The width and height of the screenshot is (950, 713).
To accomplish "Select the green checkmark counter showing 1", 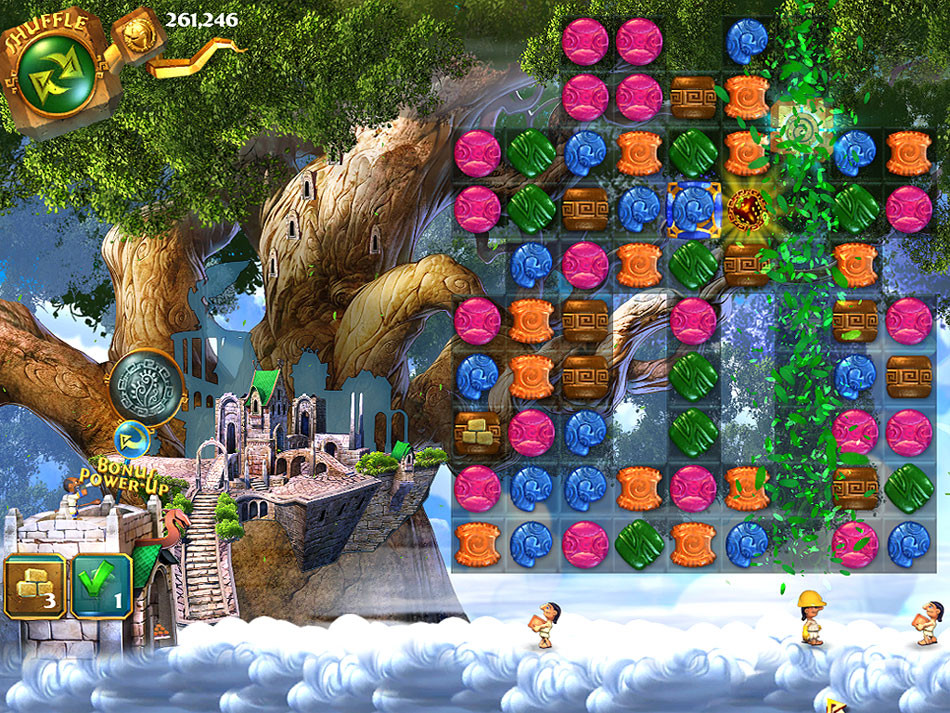I will 100,587.
